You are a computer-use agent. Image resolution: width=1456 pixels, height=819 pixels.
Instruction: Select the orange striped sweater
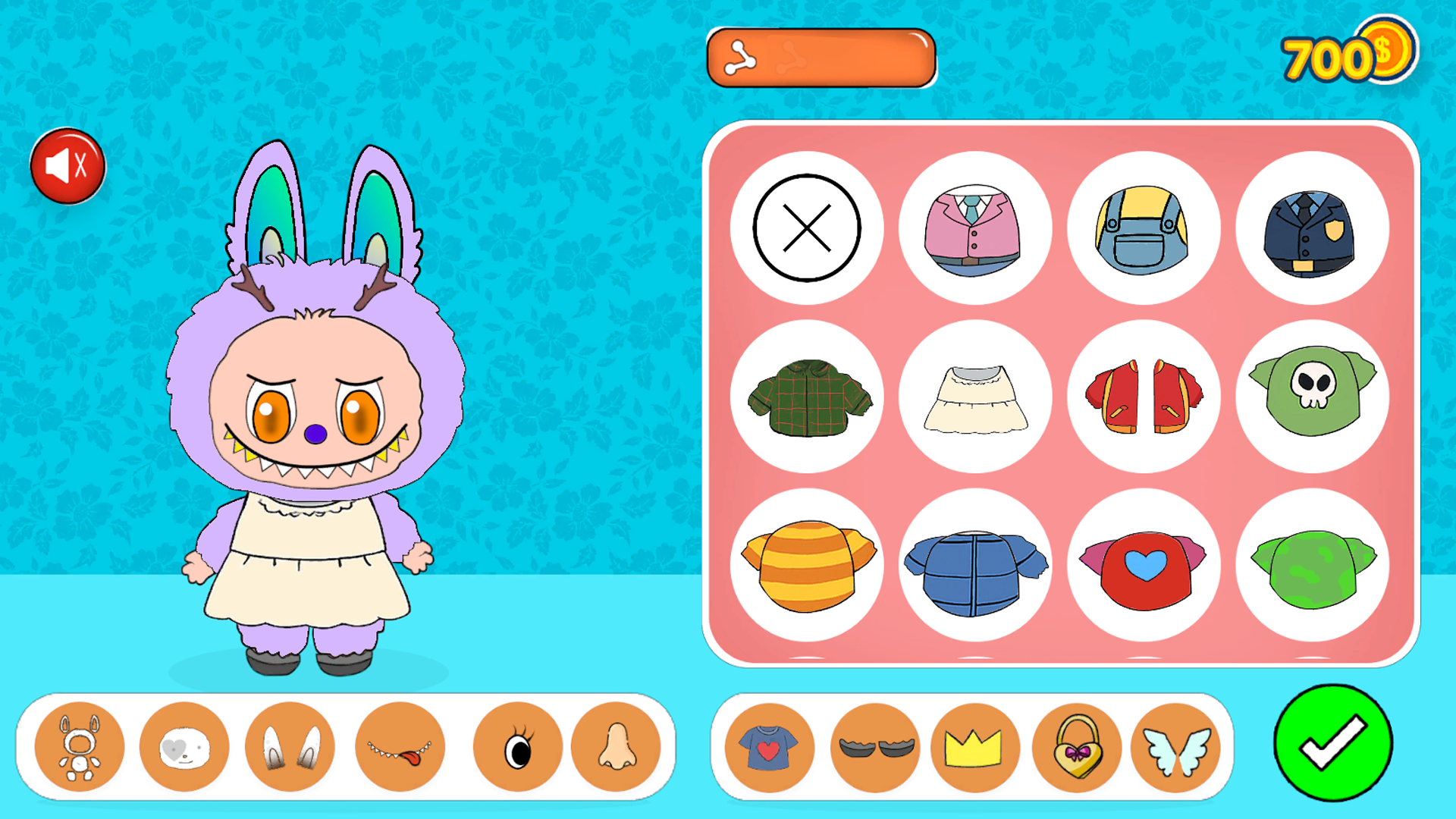(x=808, y=564)
